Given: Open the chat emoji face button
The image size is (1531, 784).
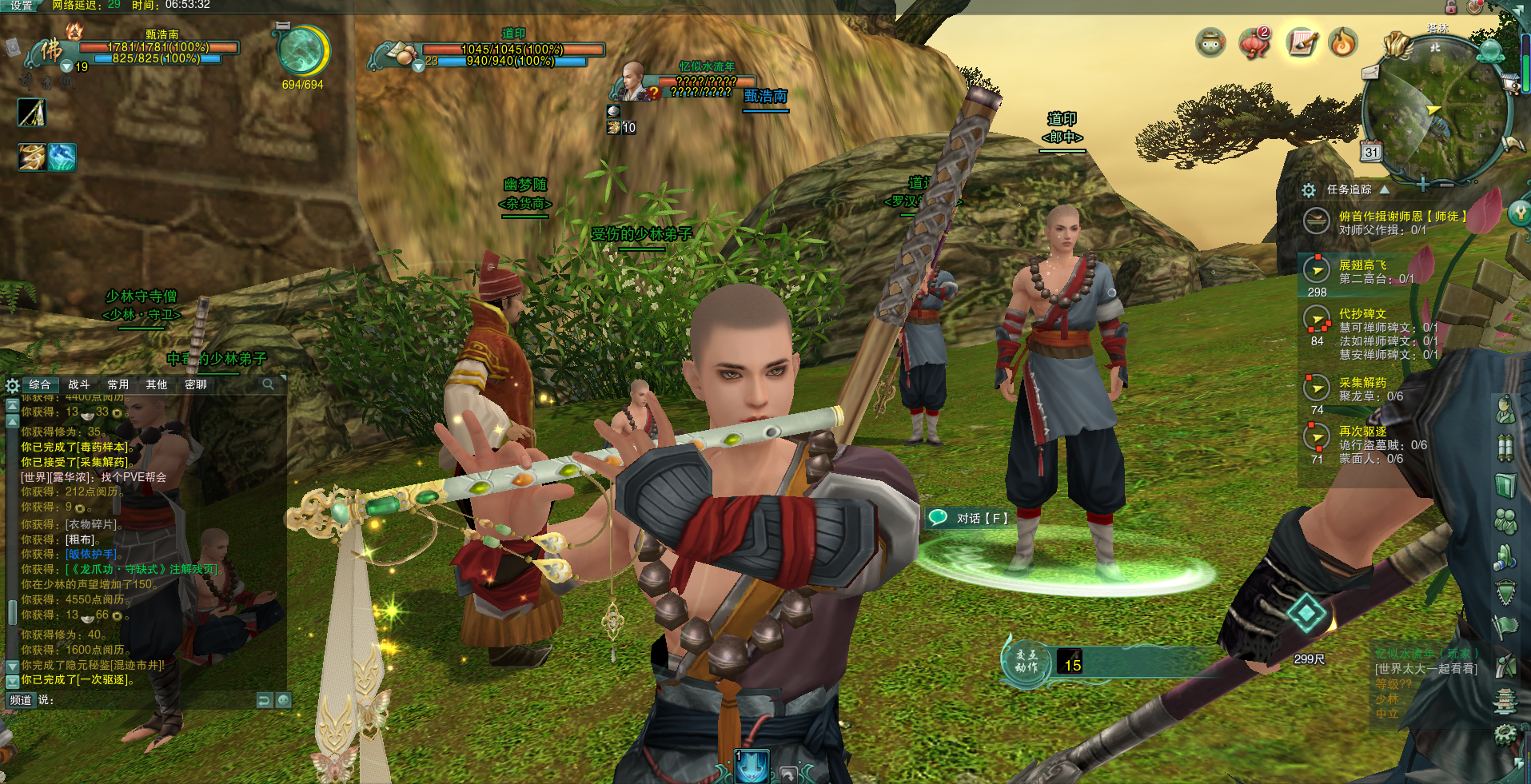Looking at the screenshot, I should click(x=283, y=700).
